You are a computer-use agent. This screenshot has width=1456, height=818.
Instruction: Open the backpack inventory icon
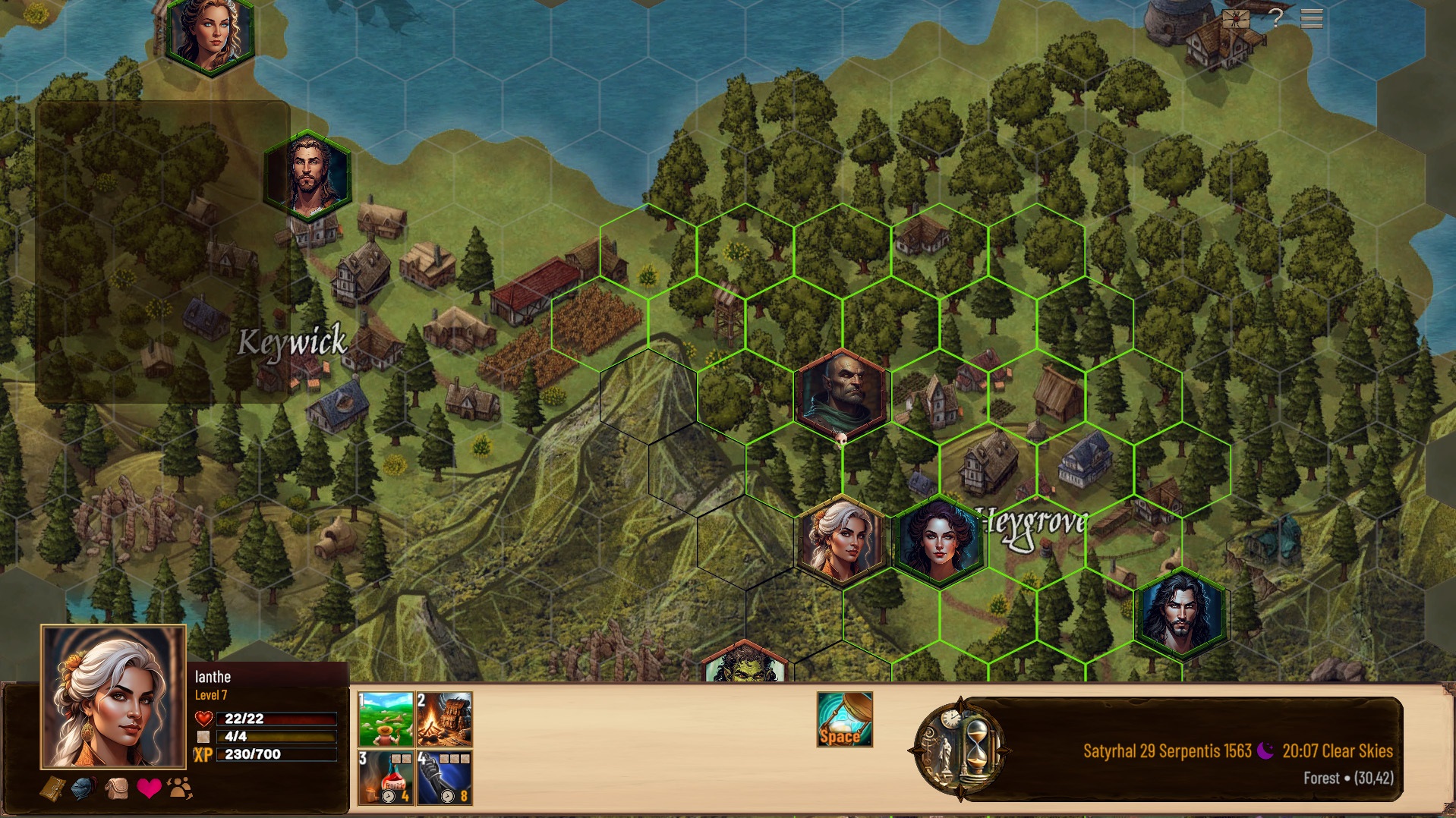click(x=116, y=789)
